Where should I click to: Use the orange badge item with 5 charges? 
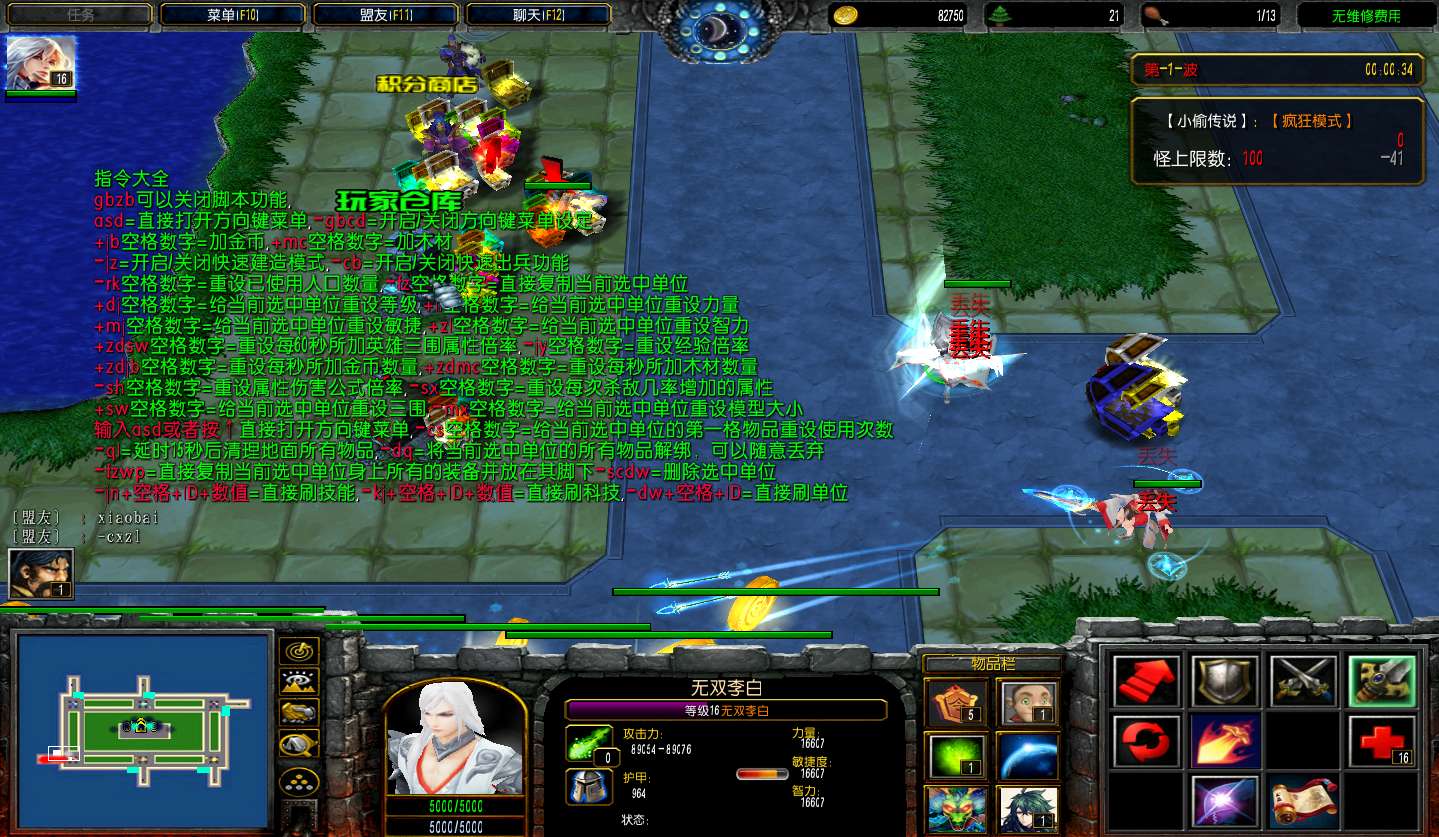pyautogui.click(x=958, y=702)
